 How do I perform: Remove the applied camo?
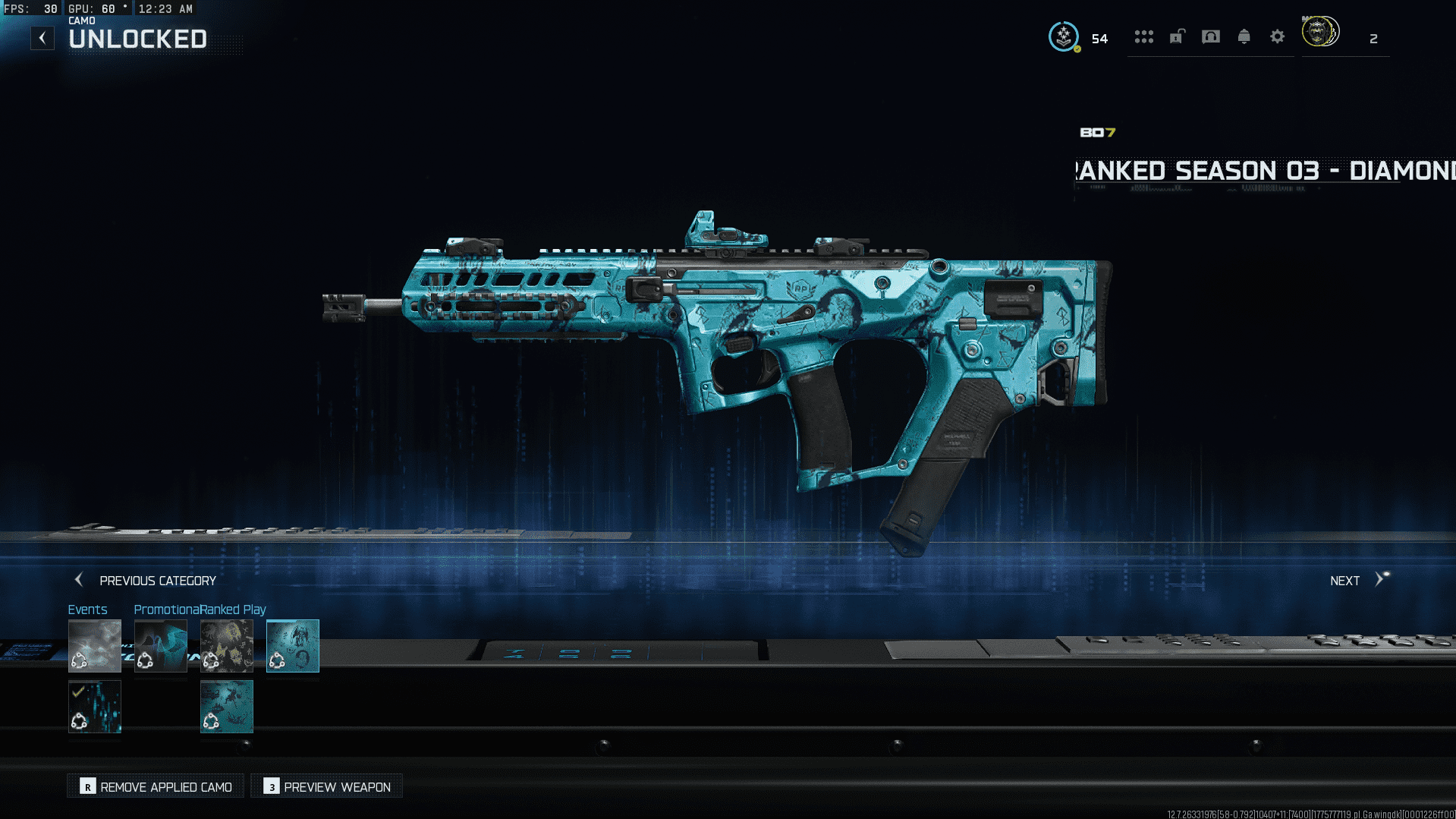[156, 787]
